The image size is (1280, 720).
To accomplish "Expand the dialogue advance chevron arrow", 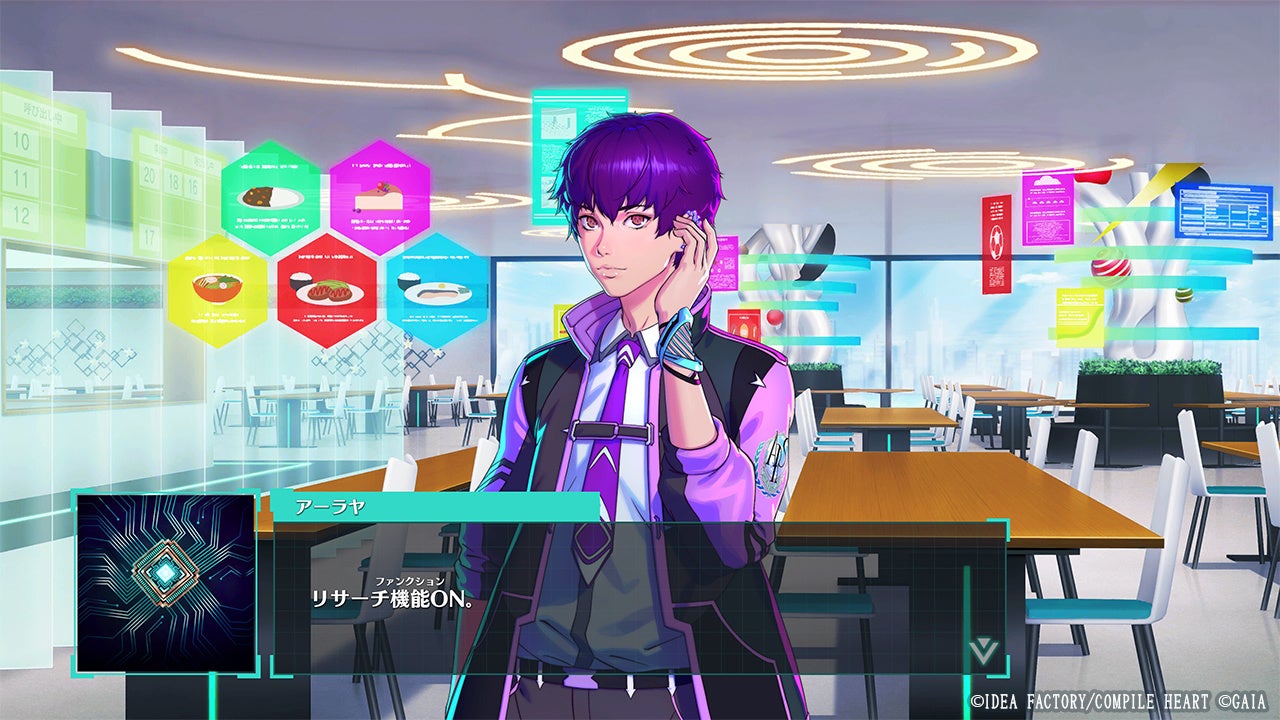I will (983, 651).
